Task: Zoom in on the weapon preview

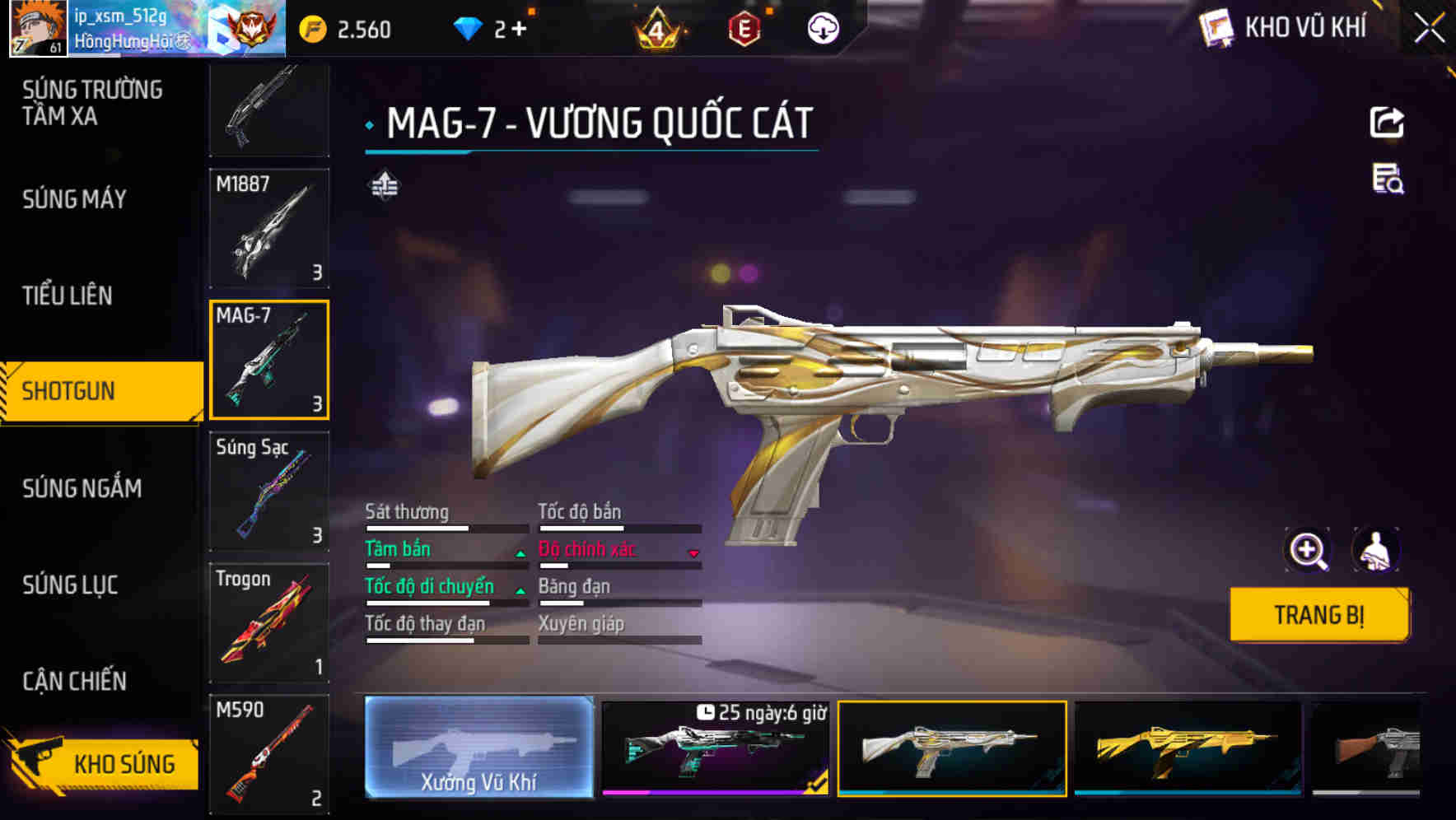Action: [1308, 550]
